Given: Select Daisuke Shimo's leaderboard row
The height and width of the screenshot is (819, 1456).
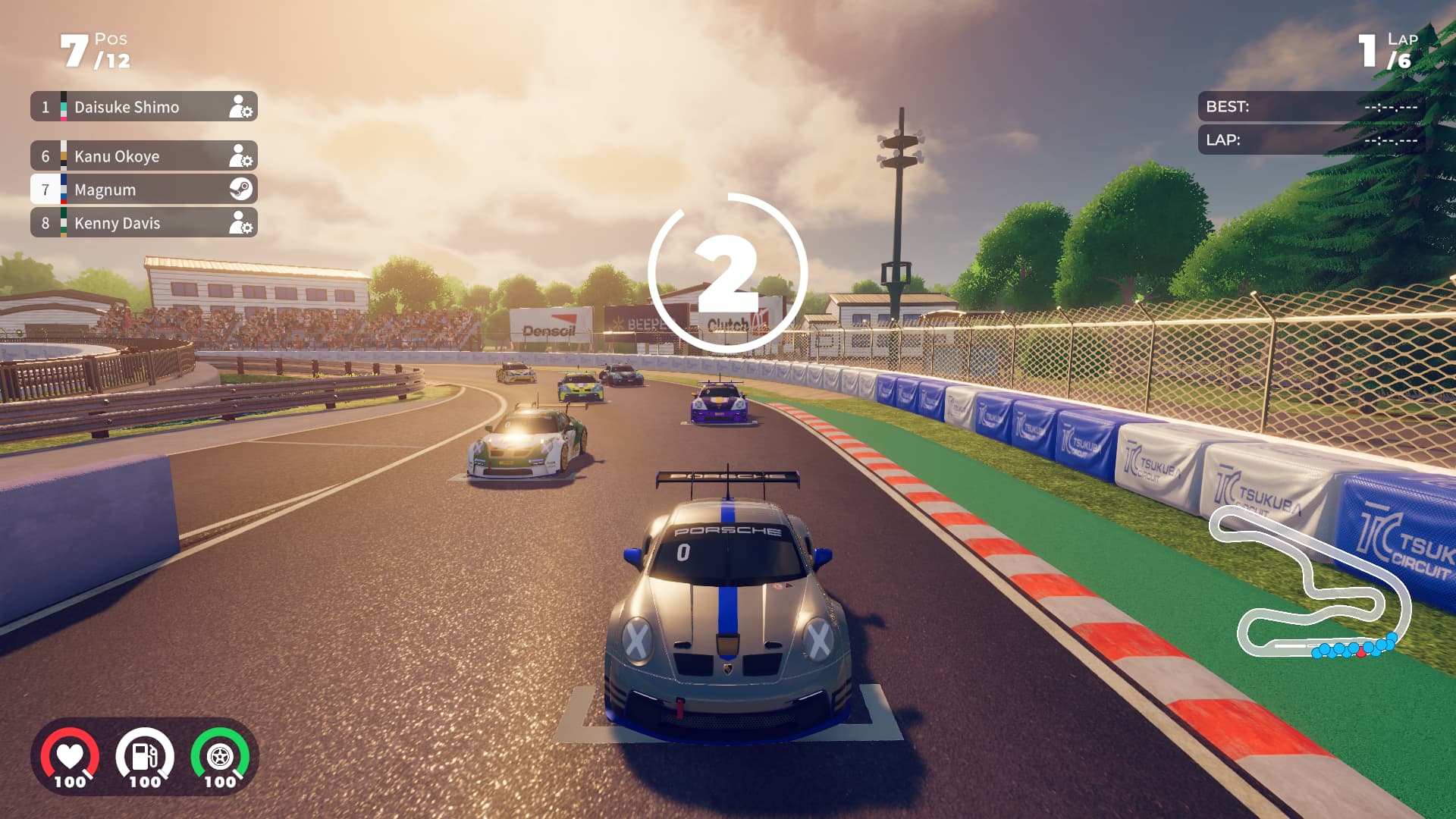Looking at the screenshot, I should 144,107.
